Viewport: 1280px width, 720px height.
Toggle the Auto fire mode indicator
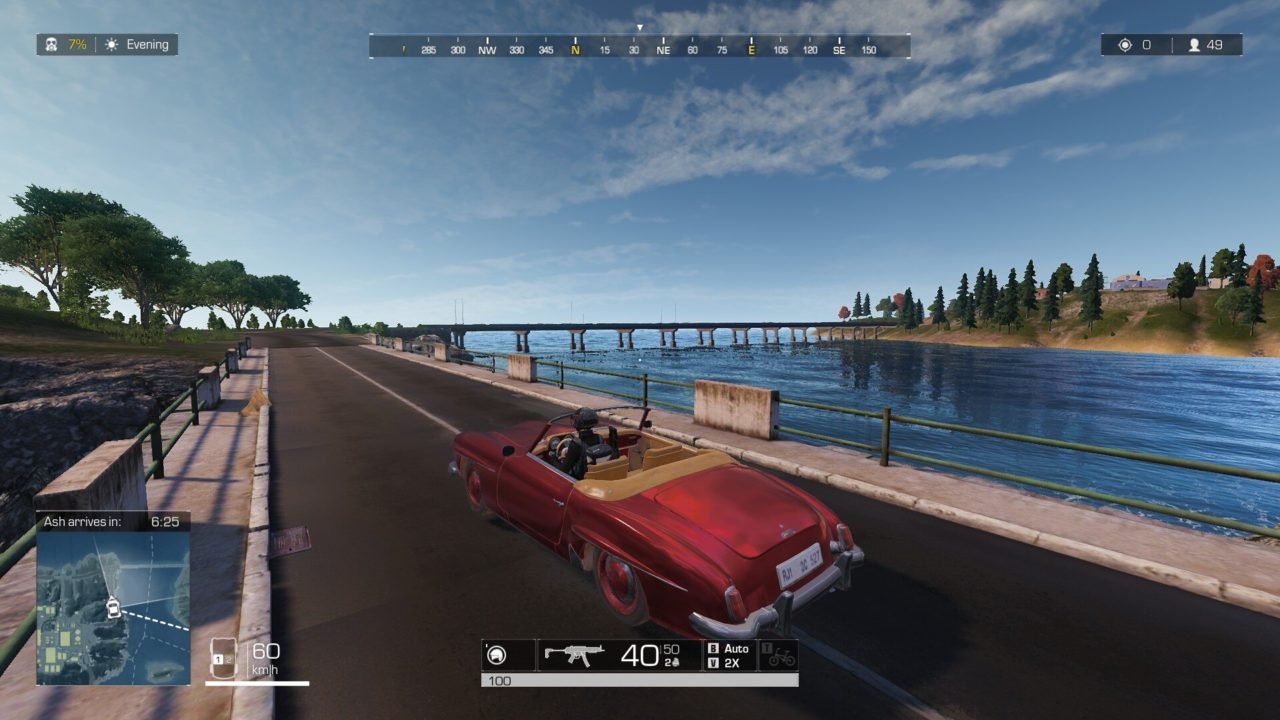(x=731, y=648)
